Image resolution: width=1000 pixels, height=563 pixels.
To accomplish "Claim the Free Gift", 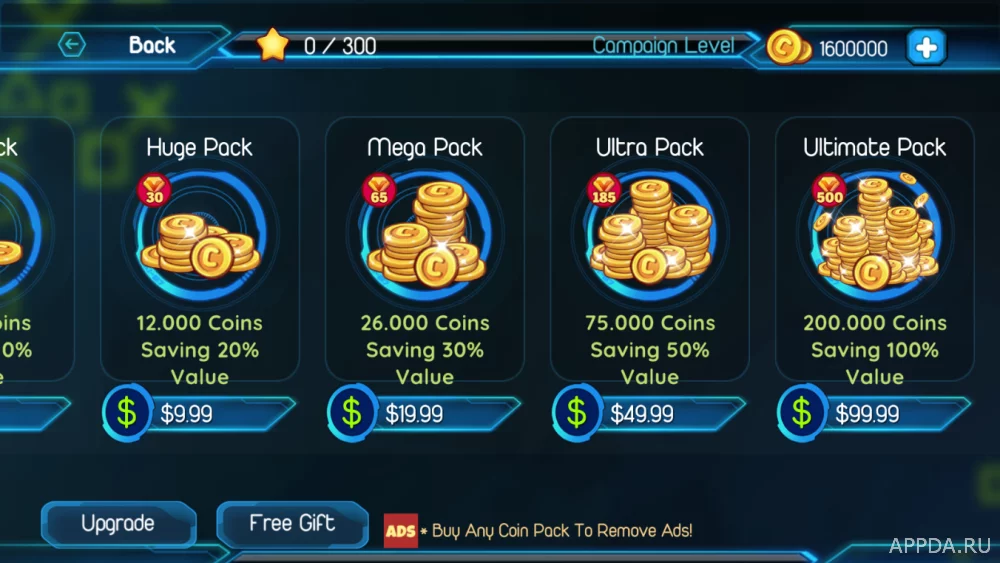I will click(292, 524).
